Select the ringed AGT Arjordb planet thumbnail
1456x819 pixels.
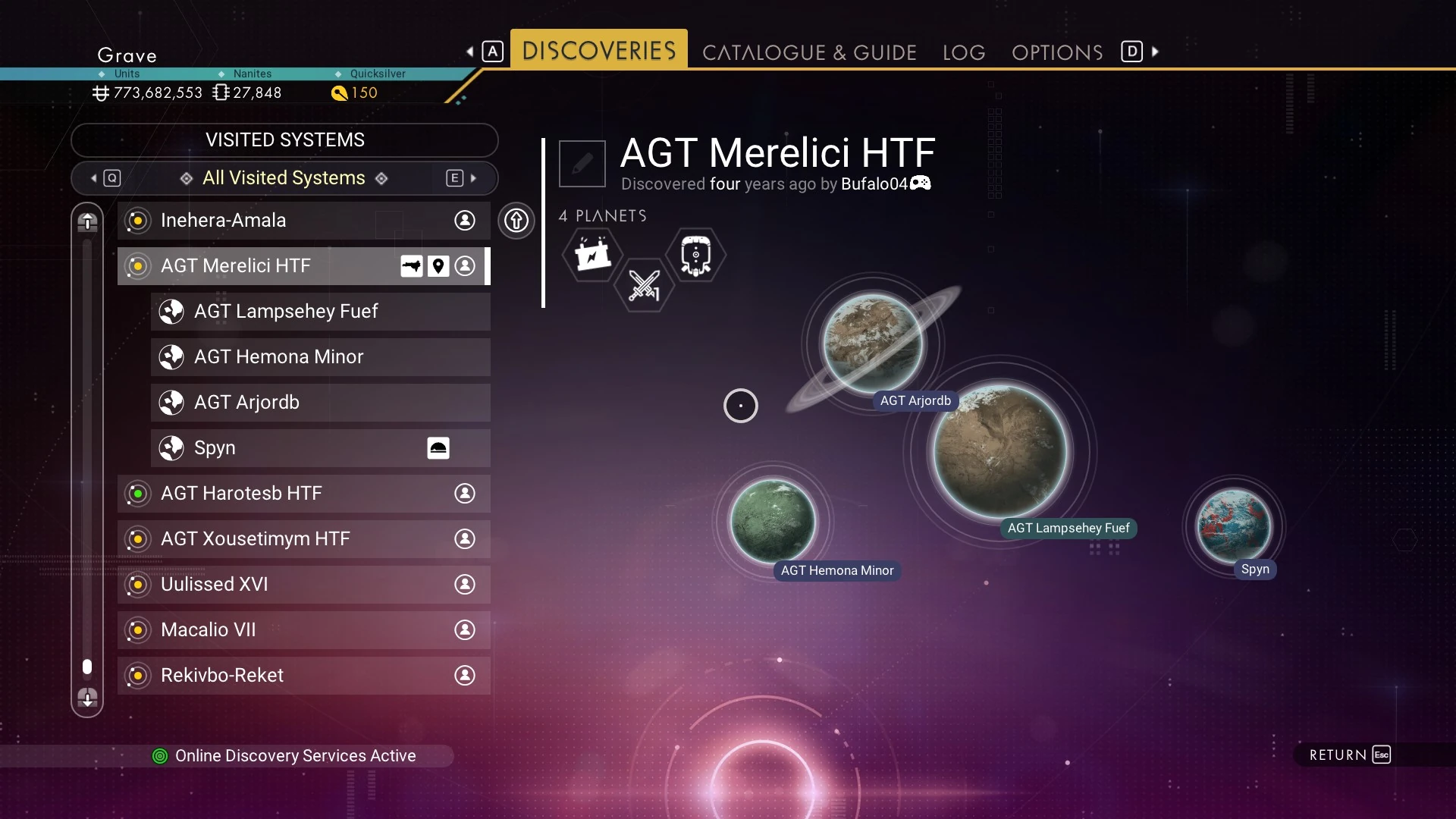pos(874,344)
